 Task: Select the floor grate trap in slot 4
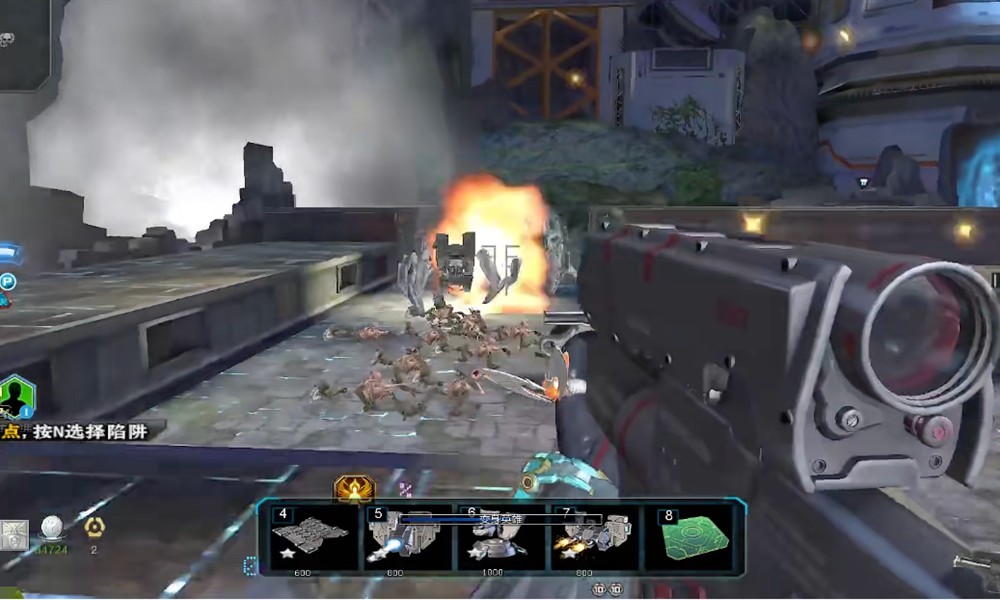click(x=310, y=538)
